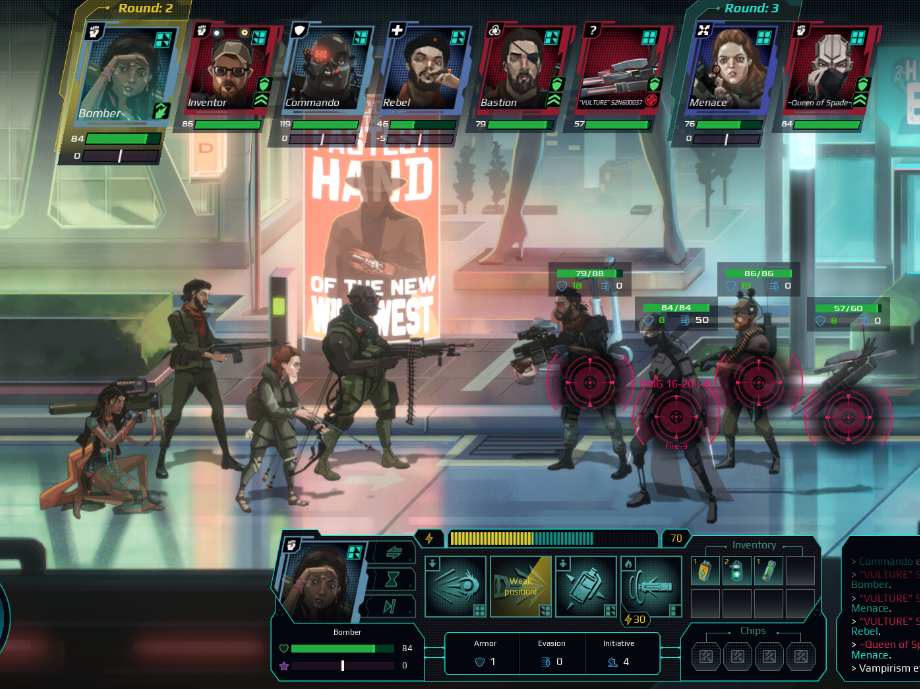Click the skip turn button
Viewport: 920px width, 689px height.
pos(390,605)
